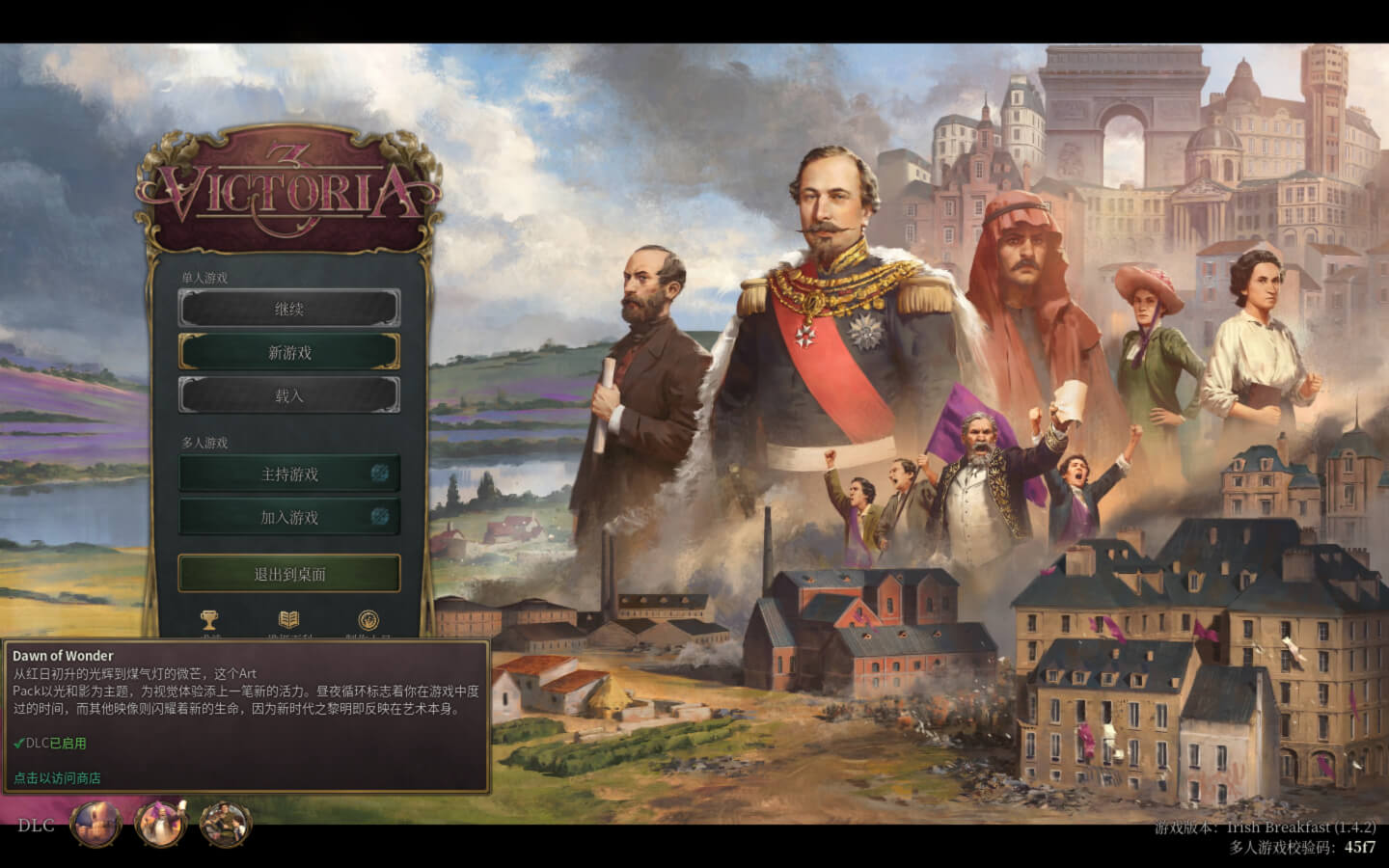Visit the store link 点击以访问商店
The width and height of the screenshot is (1389, 868).
[x=57, y=778]
